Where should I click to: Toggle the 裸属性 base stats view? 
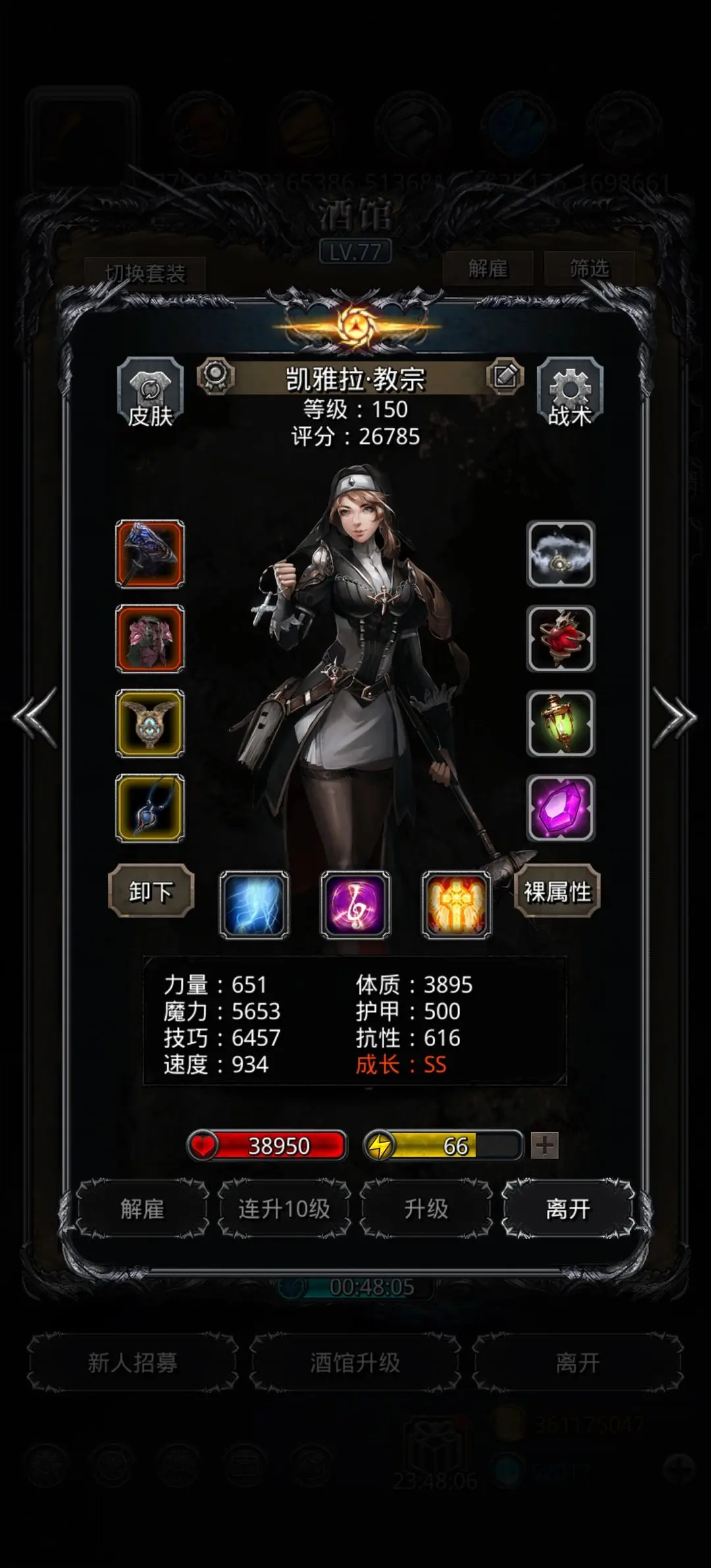pos(558,891)
